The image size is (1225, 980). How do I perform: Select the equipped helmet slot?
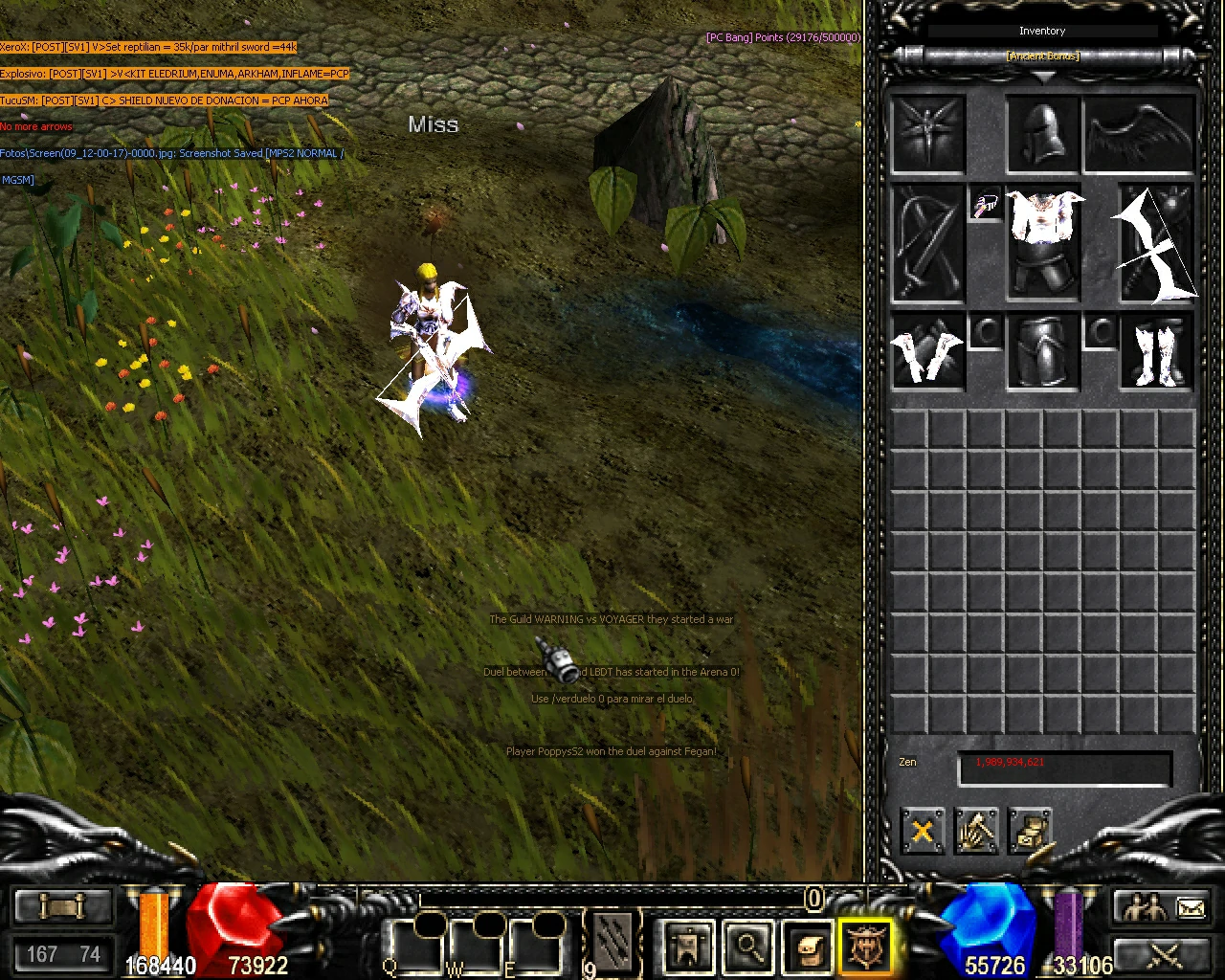tap(1042, 132)
